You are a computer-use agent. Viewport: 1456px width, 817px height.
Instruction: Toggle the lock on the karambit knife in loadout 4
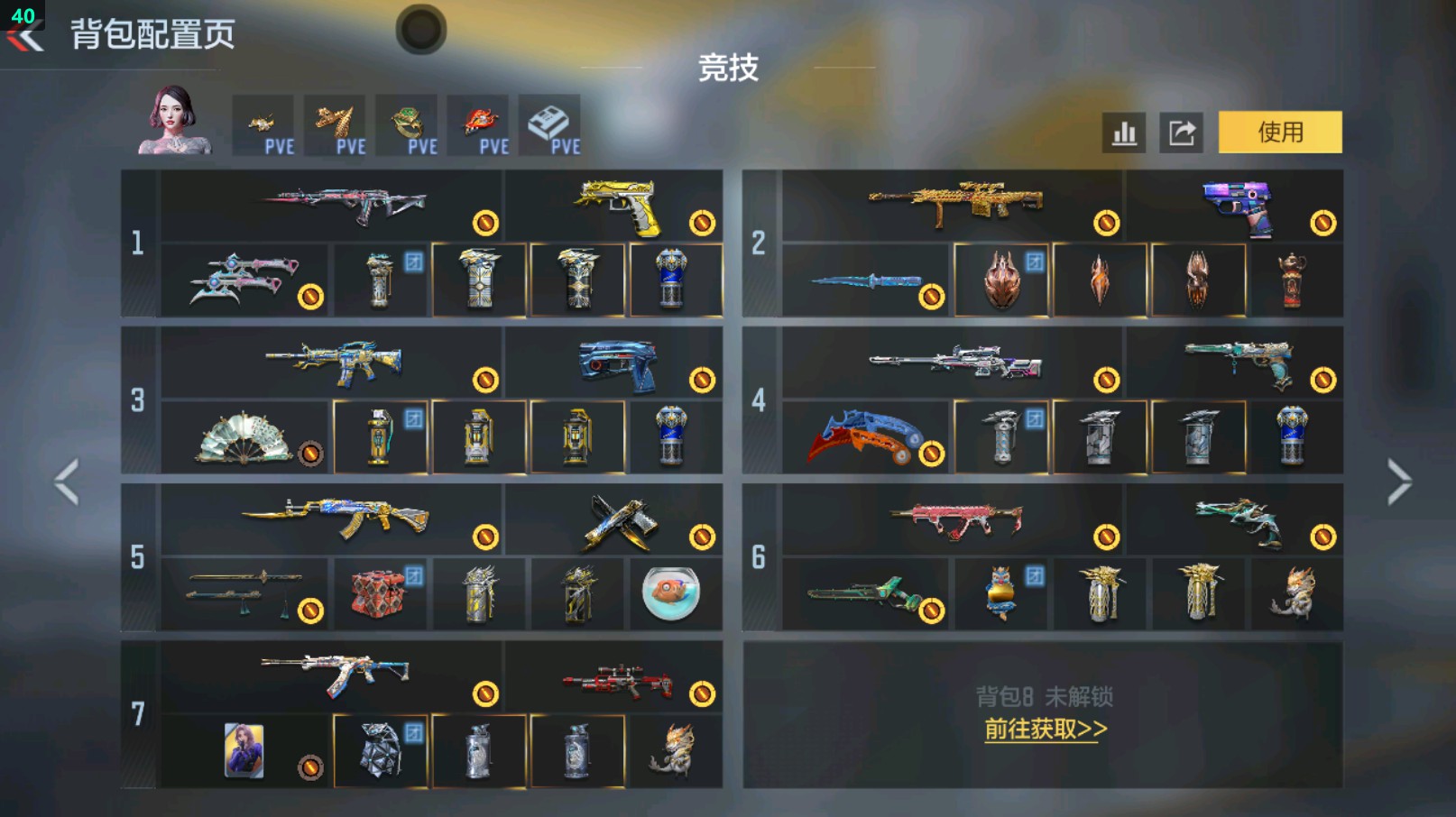930,453
